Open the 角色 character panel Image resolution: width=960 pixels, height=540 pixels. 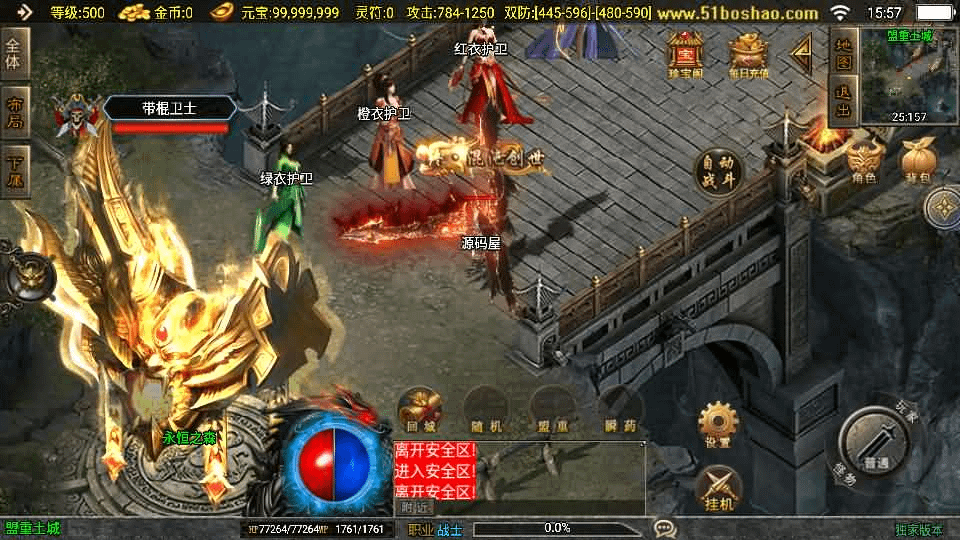pyautogui.click(x=863, y=161)
